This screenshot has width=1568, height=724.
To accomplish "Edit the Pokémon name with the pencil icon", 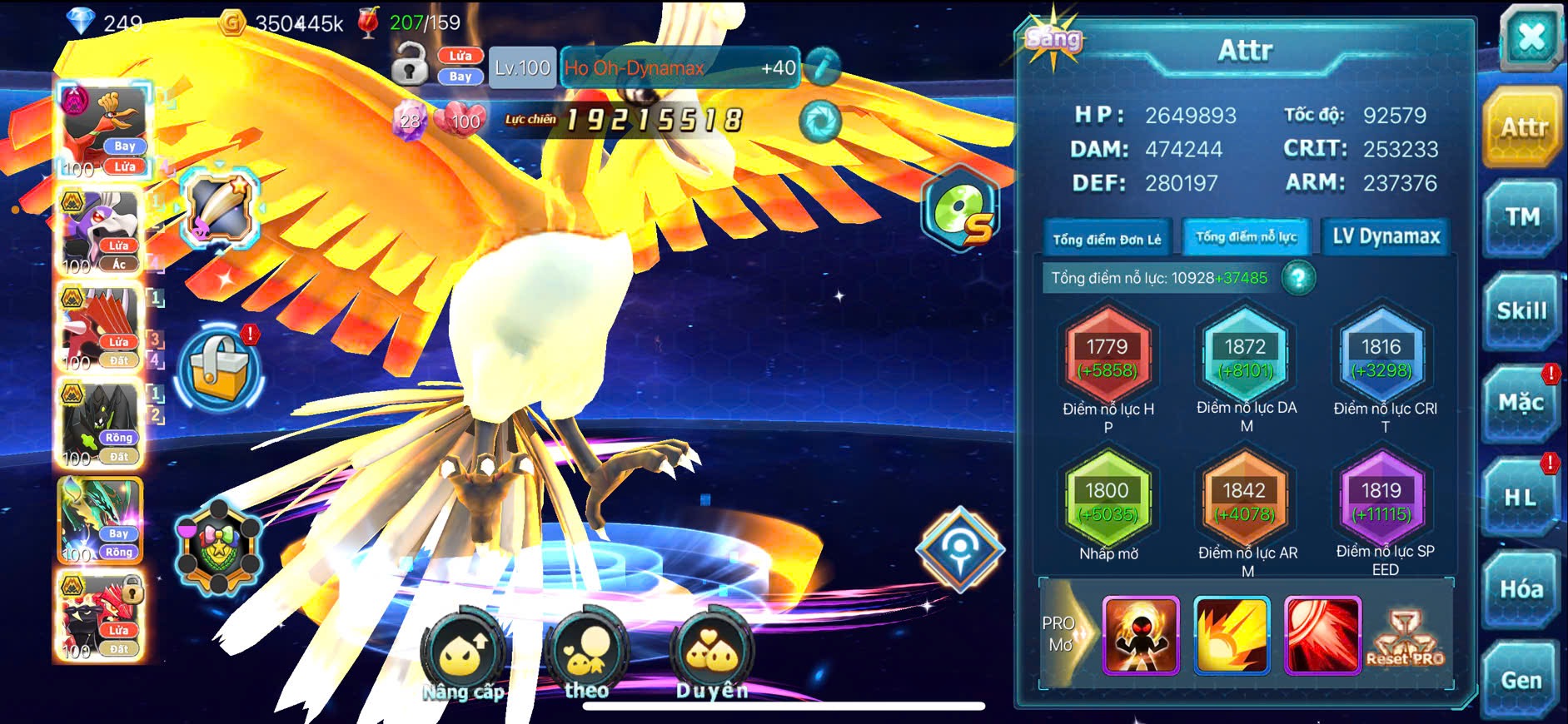I will point(822,67).
